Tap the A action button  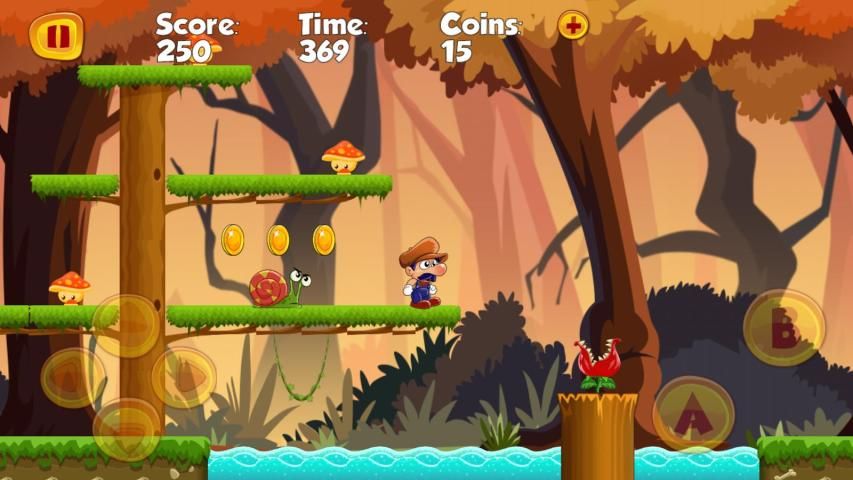pyautogui.click(x=692, y=412)
